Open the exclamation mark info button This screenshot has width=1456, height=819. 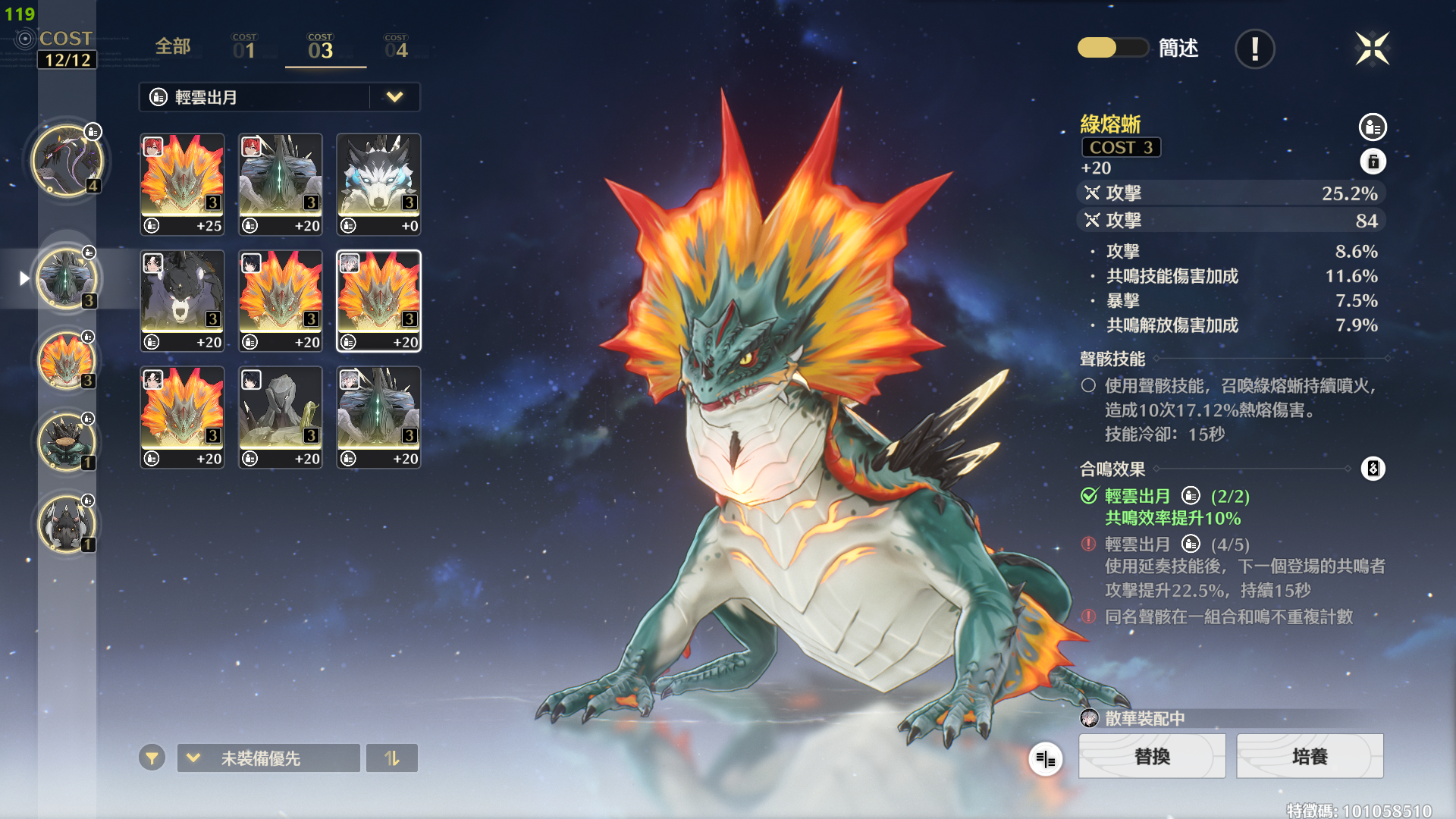1254,49
